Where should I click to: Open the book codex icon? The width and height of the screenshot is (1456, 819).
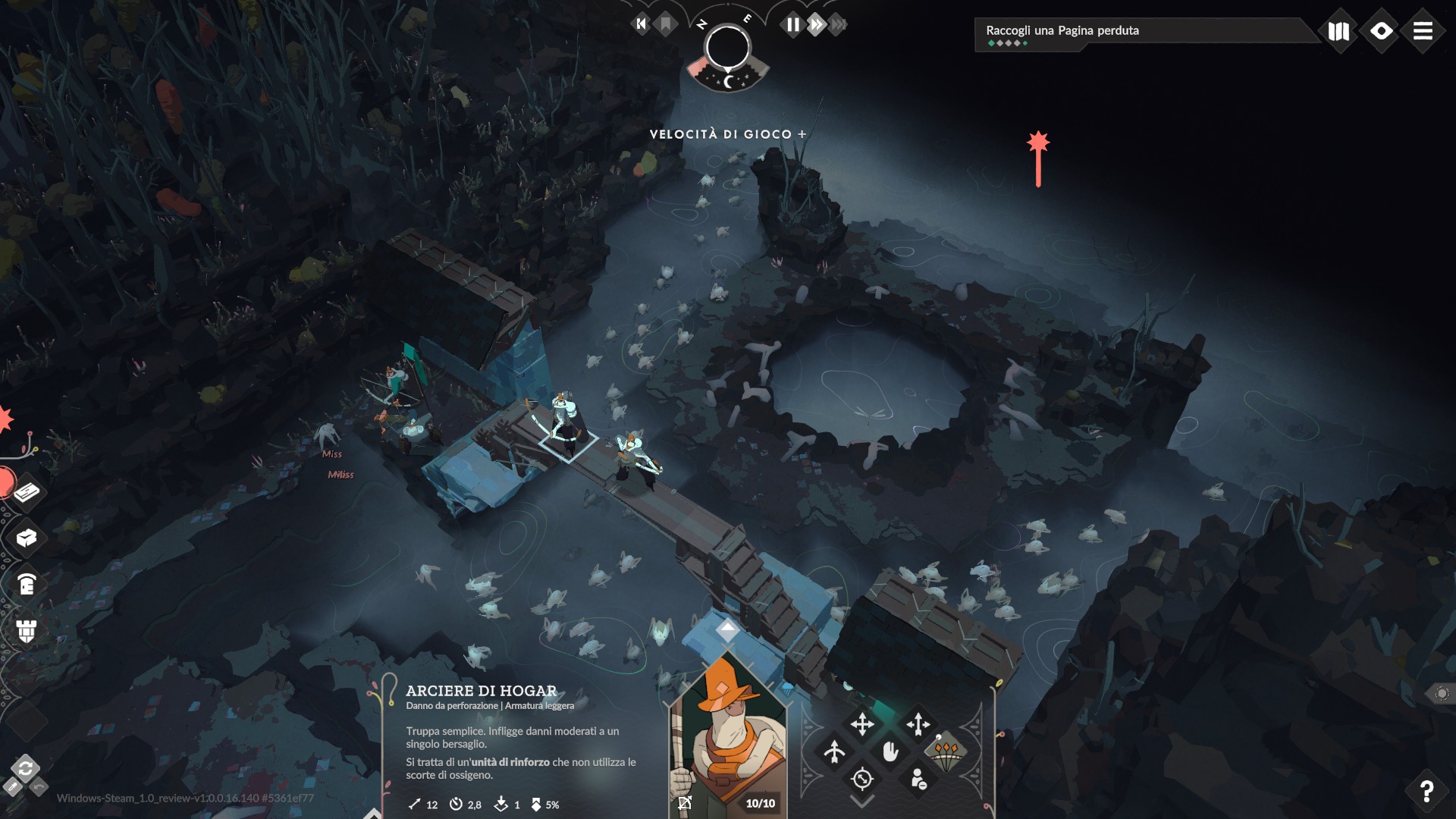1338,31
